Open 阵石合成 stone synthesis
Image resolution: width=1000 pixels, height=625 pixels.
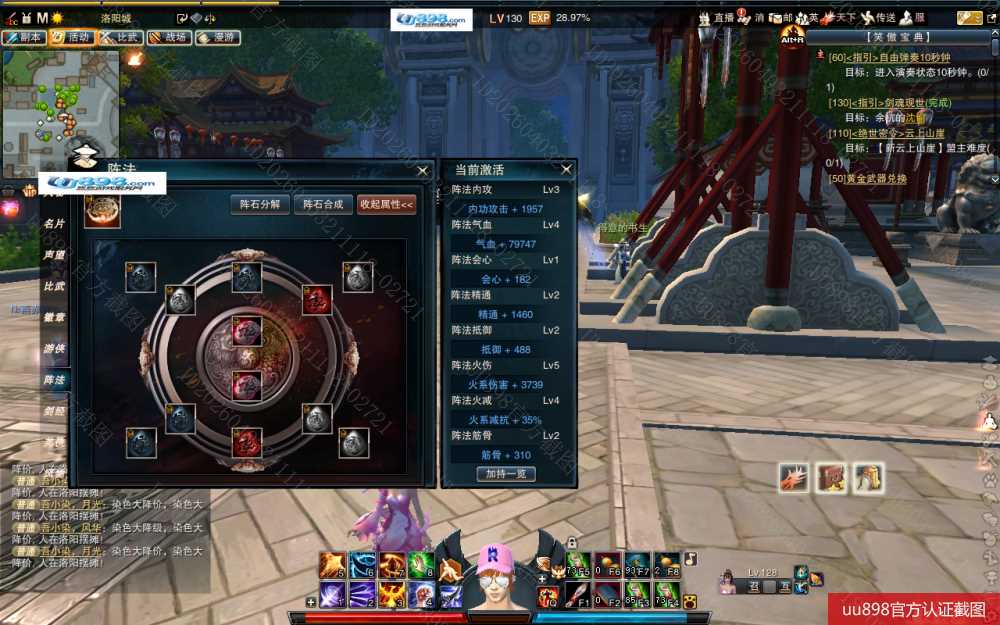323,204
